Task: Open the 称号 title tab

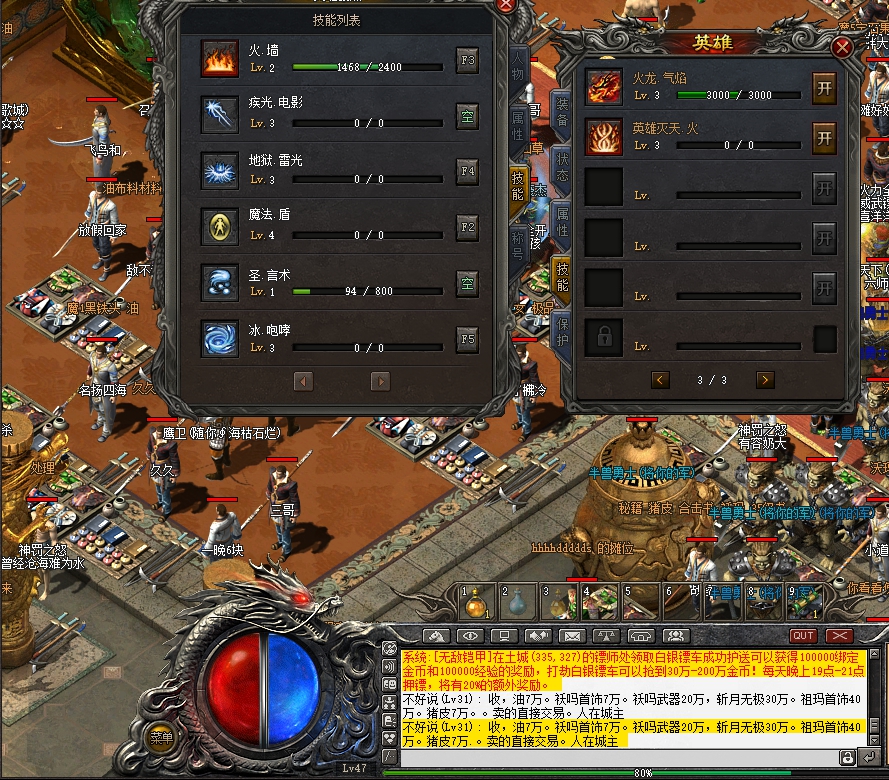Action: (518, 240)
